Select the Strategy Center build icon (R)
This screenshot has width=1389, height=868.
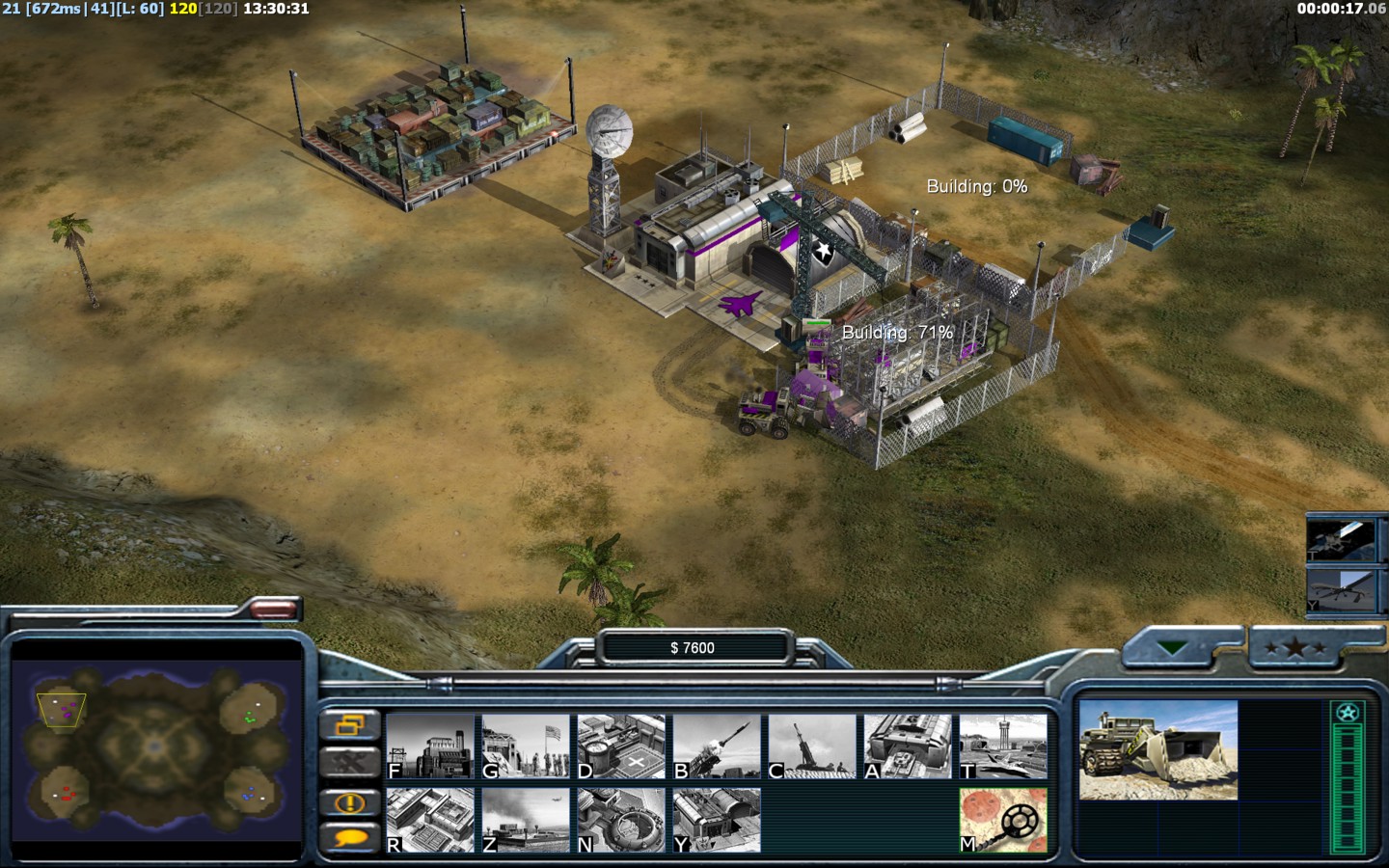tap(430, 821)
